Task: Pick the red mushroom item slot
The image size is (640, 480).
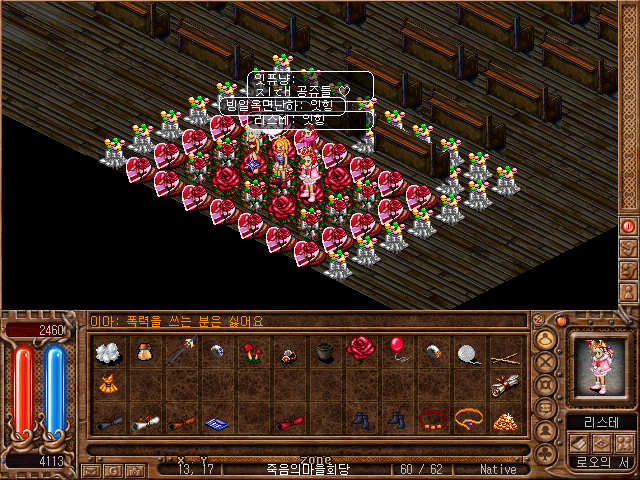Action: [251, 350]
